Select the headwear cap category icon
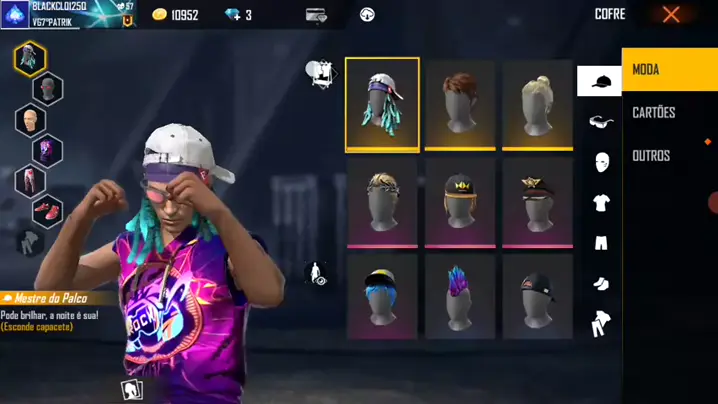718x404 pixels. point(600,81)
